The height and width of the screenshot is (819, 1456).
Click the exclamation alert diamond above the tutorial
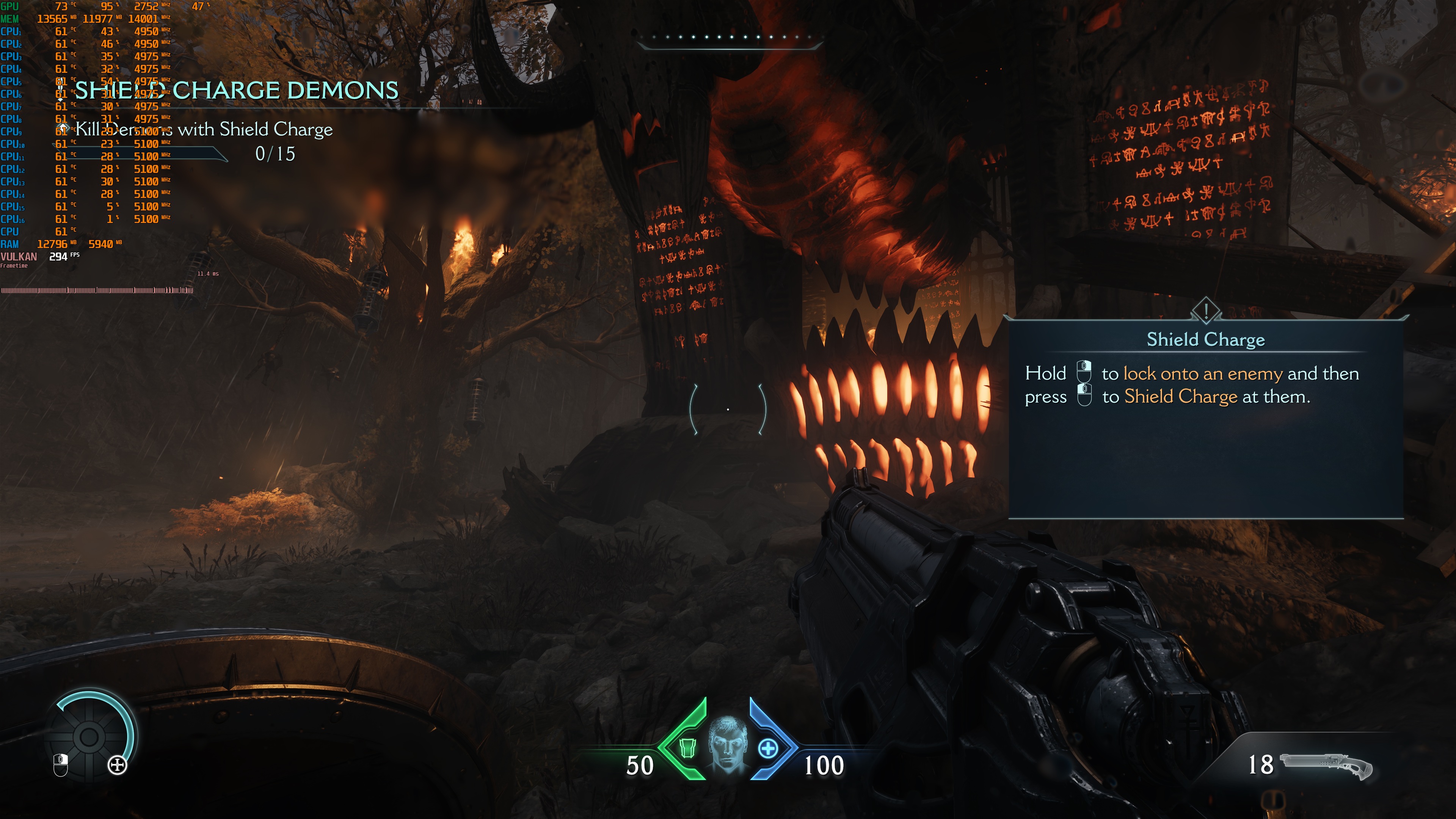[1206, 310]
